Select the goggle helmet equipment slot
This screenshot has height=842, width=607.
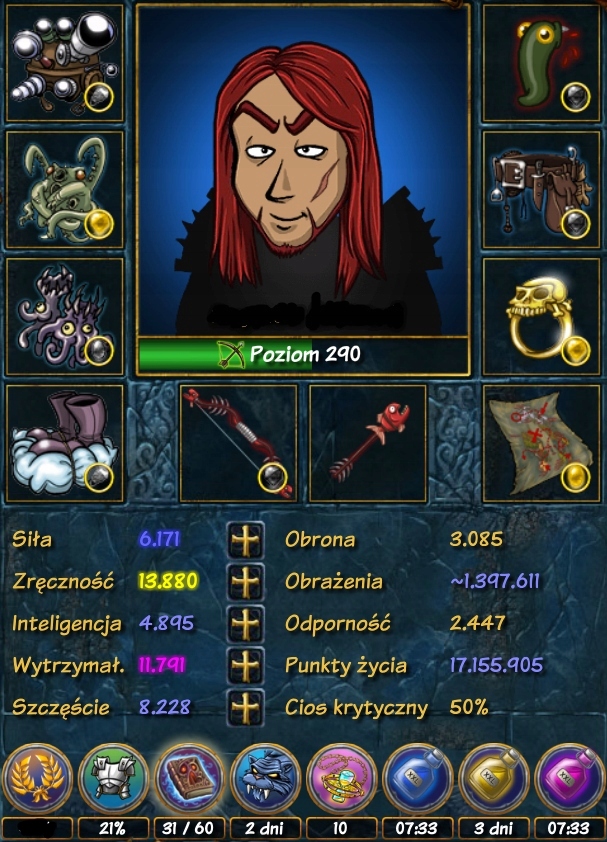pyautogui.click(x=65, y=64)
